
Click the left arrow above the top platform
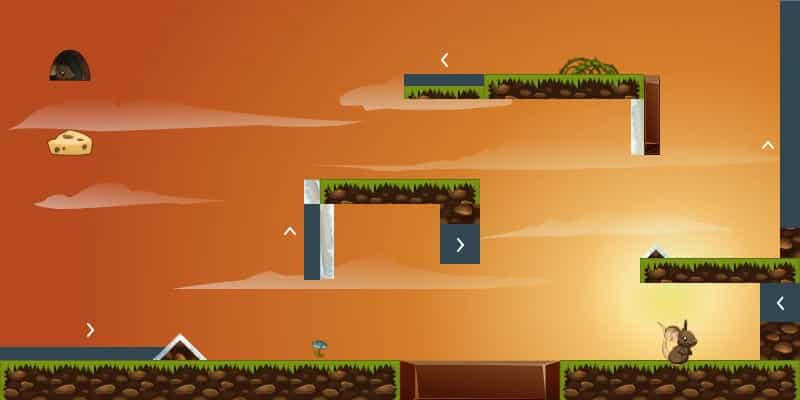tap(444, 60)
